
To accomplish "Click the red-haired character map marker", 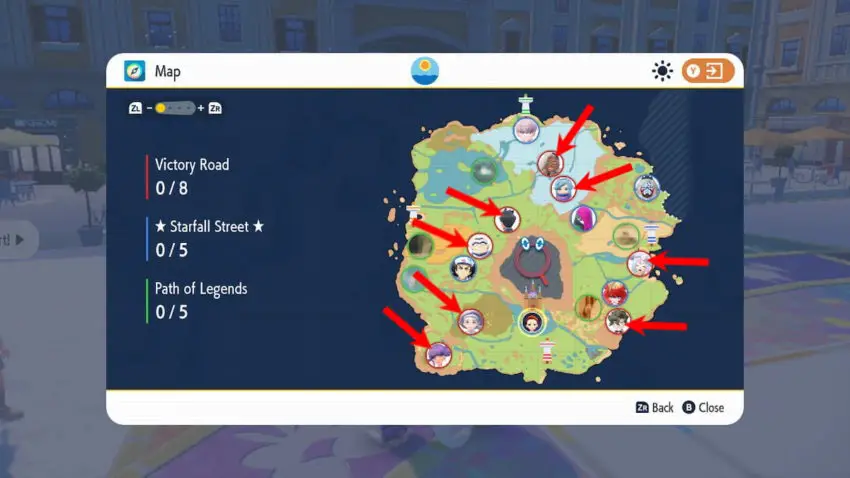I will (x=611, y=293).
